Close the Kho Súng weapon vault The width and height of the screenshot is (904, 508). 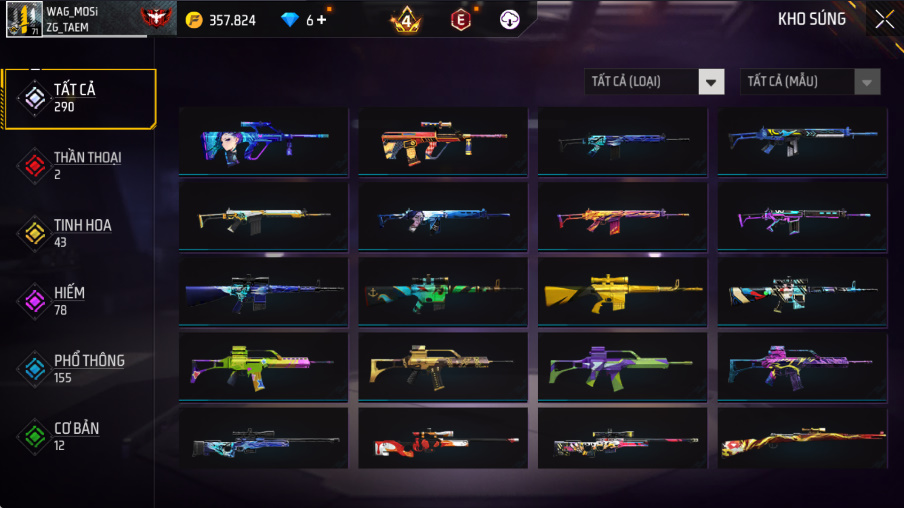point(884,19)
